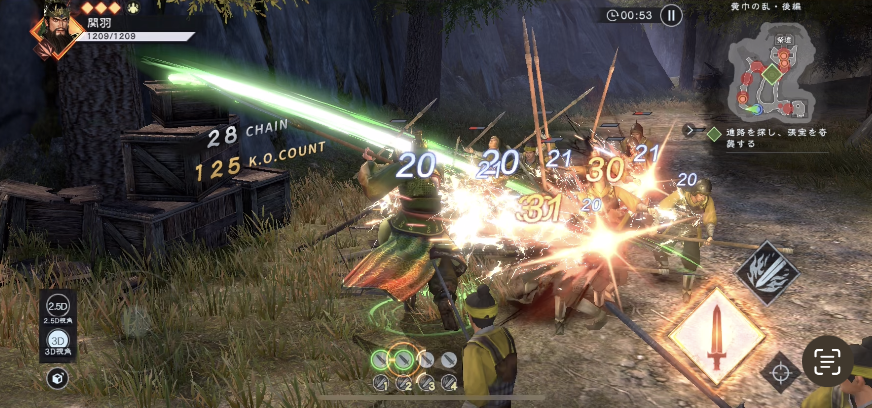Expand the mission objective arrow
872x408 pixels.
coord(689,130)
